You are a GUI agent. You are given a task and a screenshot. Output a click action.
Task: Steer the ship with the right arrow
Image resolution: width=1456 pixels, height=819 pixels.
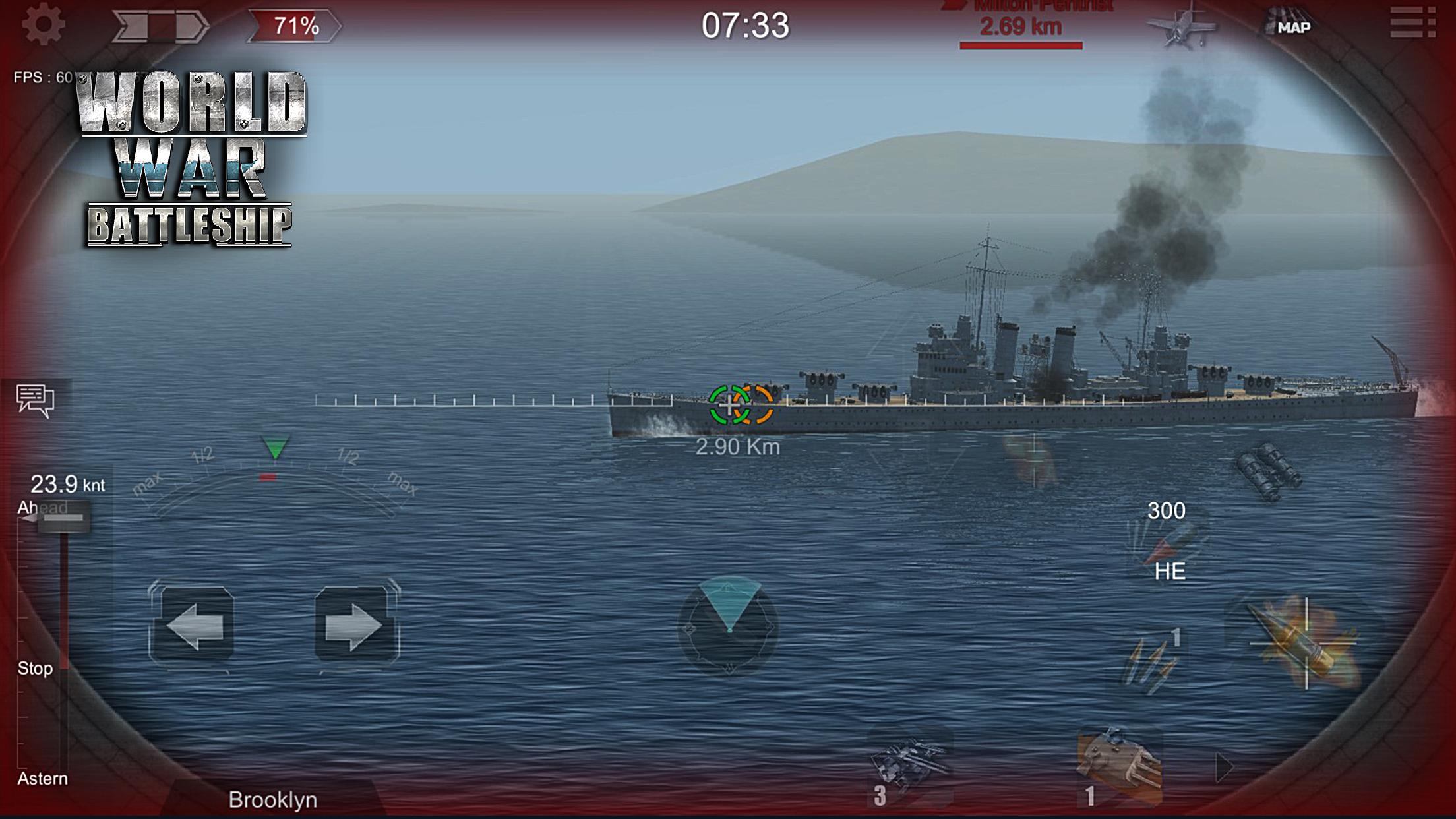pyautogui.click(x=356, y=625)
